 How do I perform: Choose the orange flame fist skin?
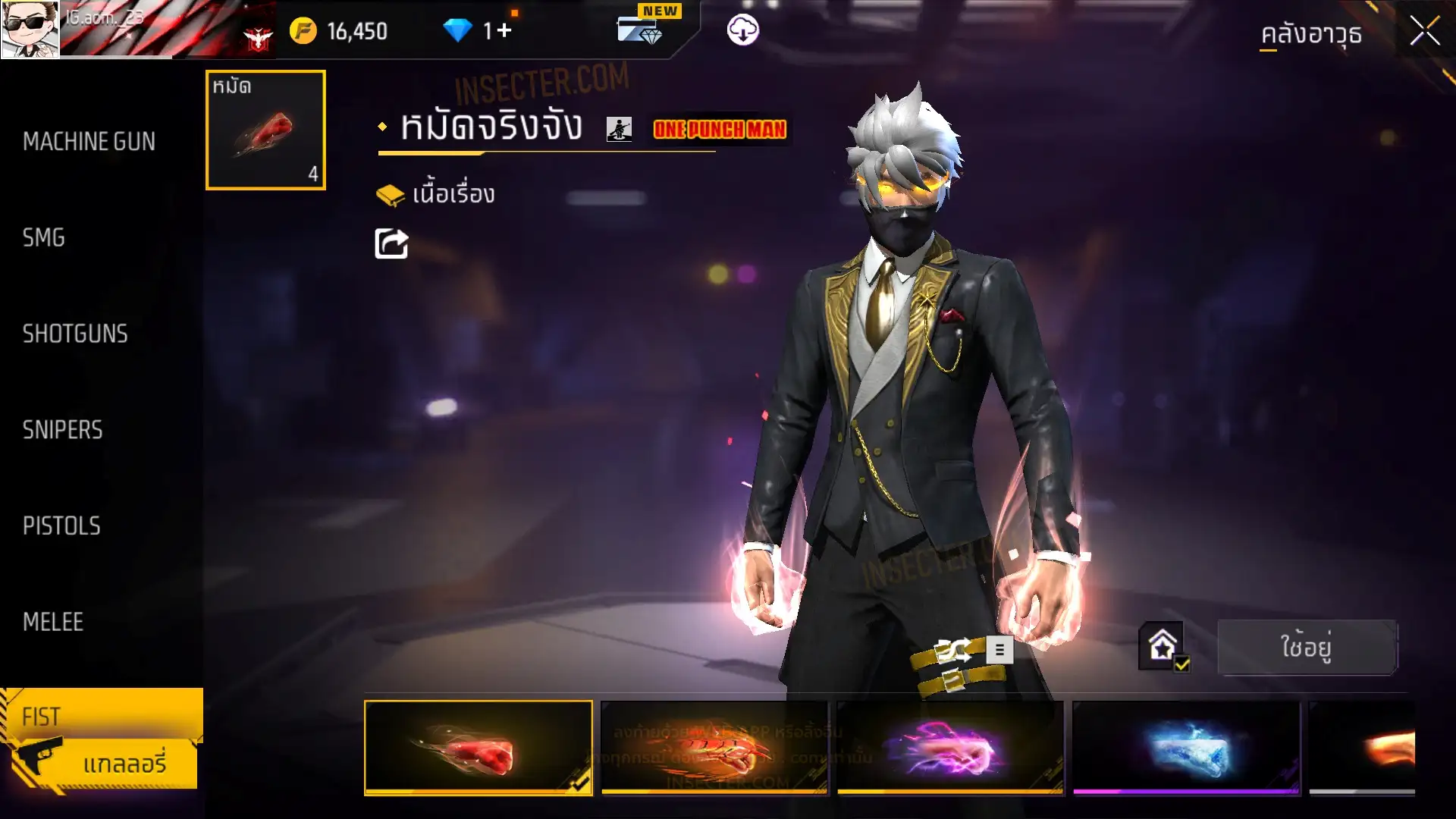(x=714, y=748)
